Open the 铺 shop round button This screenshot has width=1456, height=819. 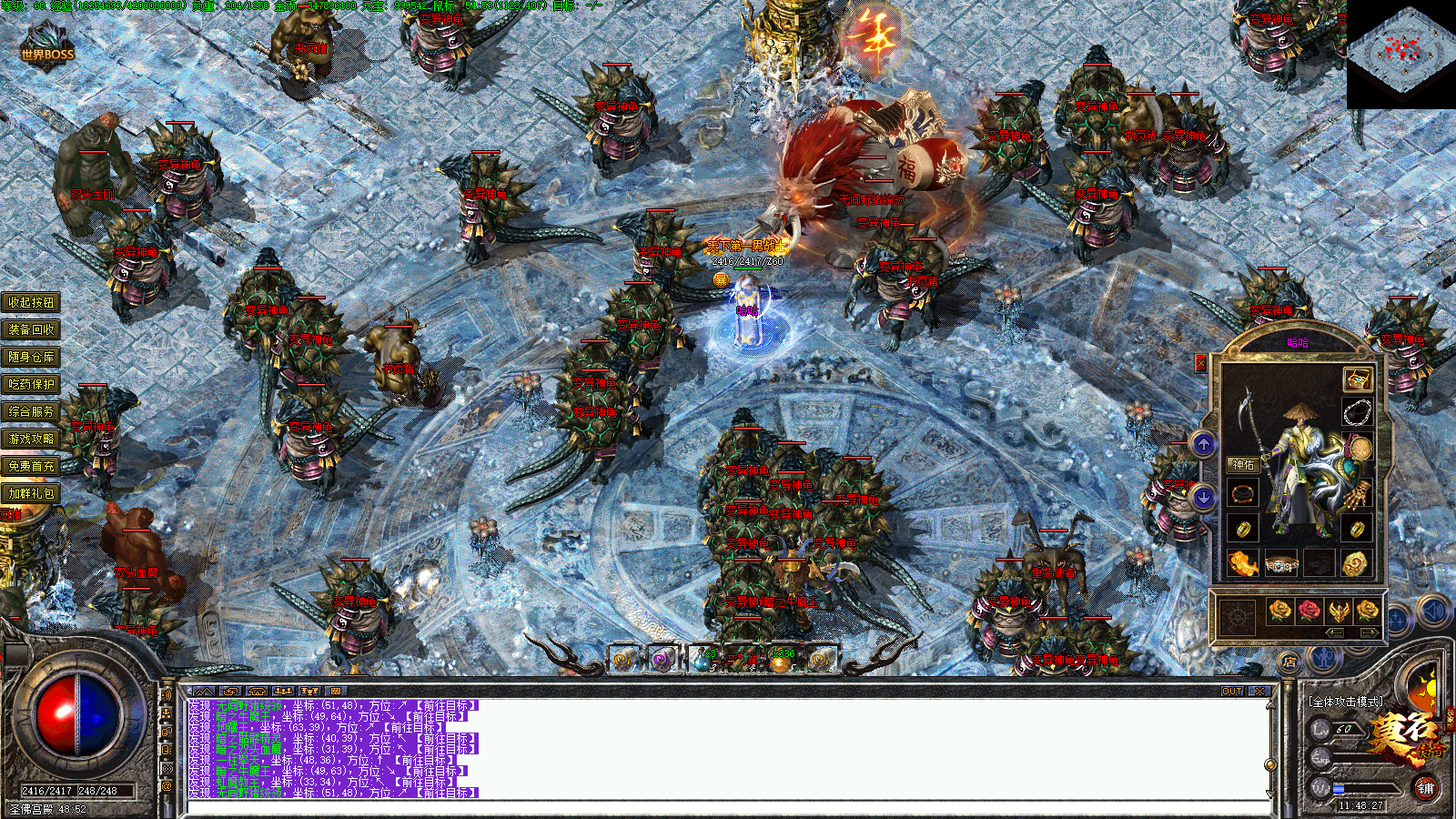coord(1425,788)
